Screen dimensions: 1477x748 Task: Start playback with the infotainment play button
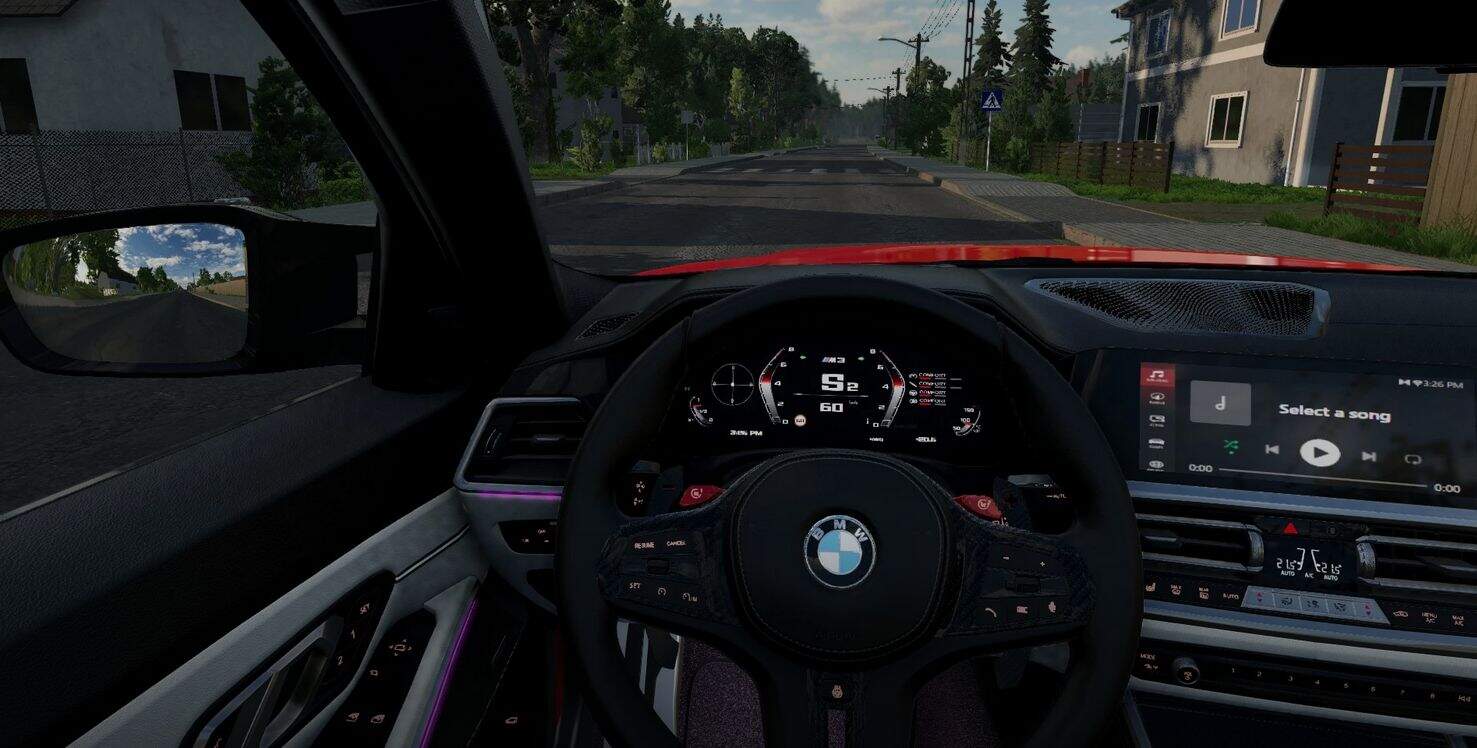tap(1319, 453)
